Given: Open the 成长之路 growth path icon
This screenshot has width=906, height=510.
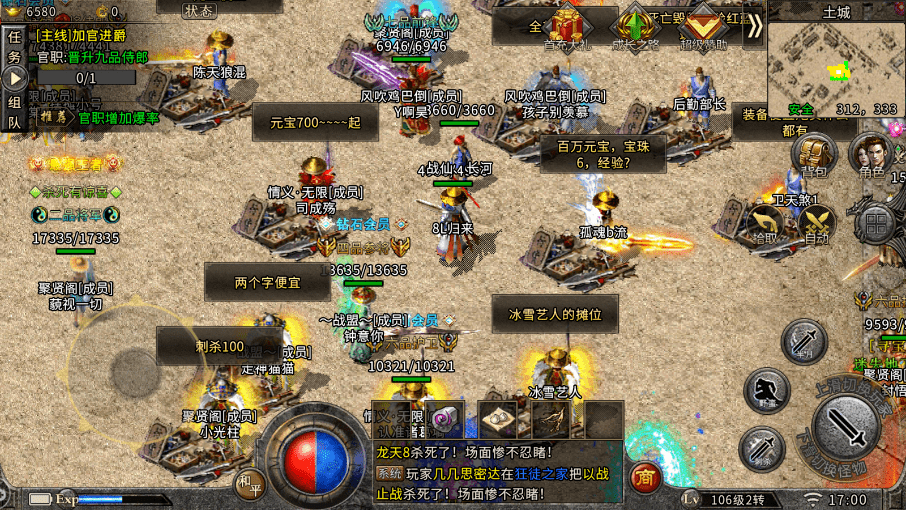Looking at the screenshot, I should point(635,28).
